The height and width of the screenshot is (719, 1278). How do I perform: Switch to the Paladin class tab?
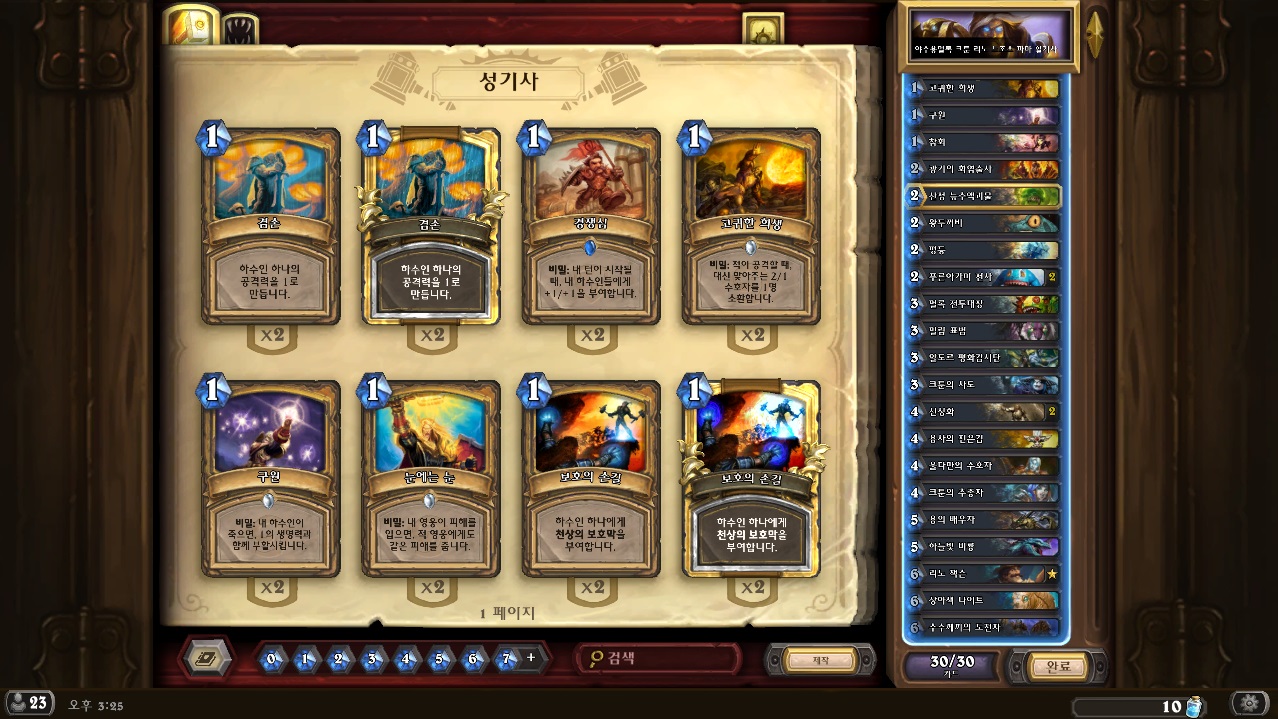[x=190, y=26]
